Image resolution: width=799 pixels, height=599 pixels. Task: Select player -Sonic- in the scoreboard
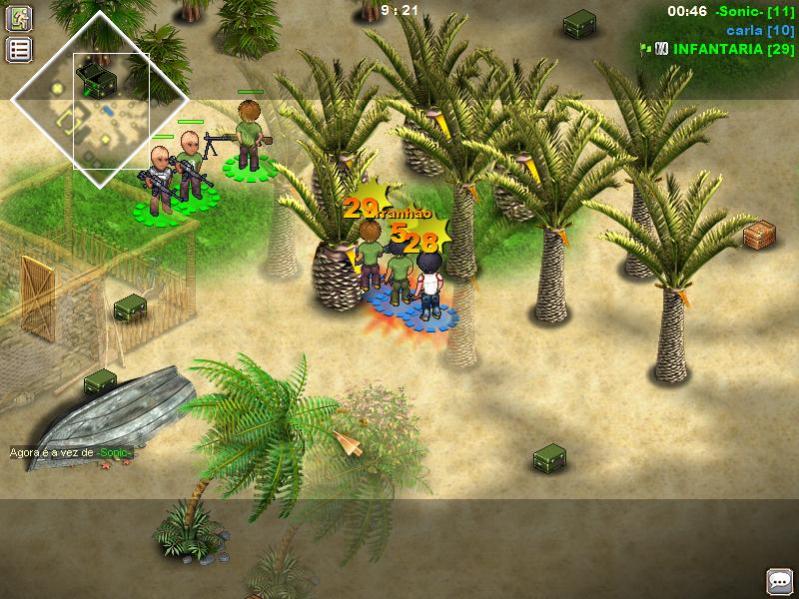click(754, 11)
